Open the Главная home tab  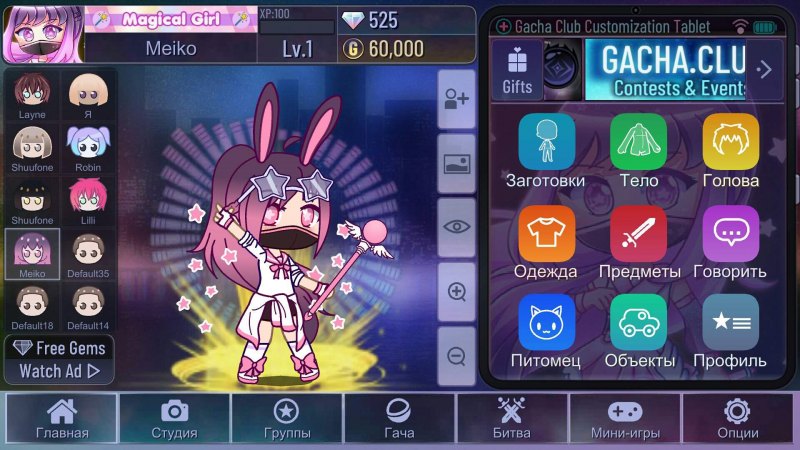(x=62, y=418)
